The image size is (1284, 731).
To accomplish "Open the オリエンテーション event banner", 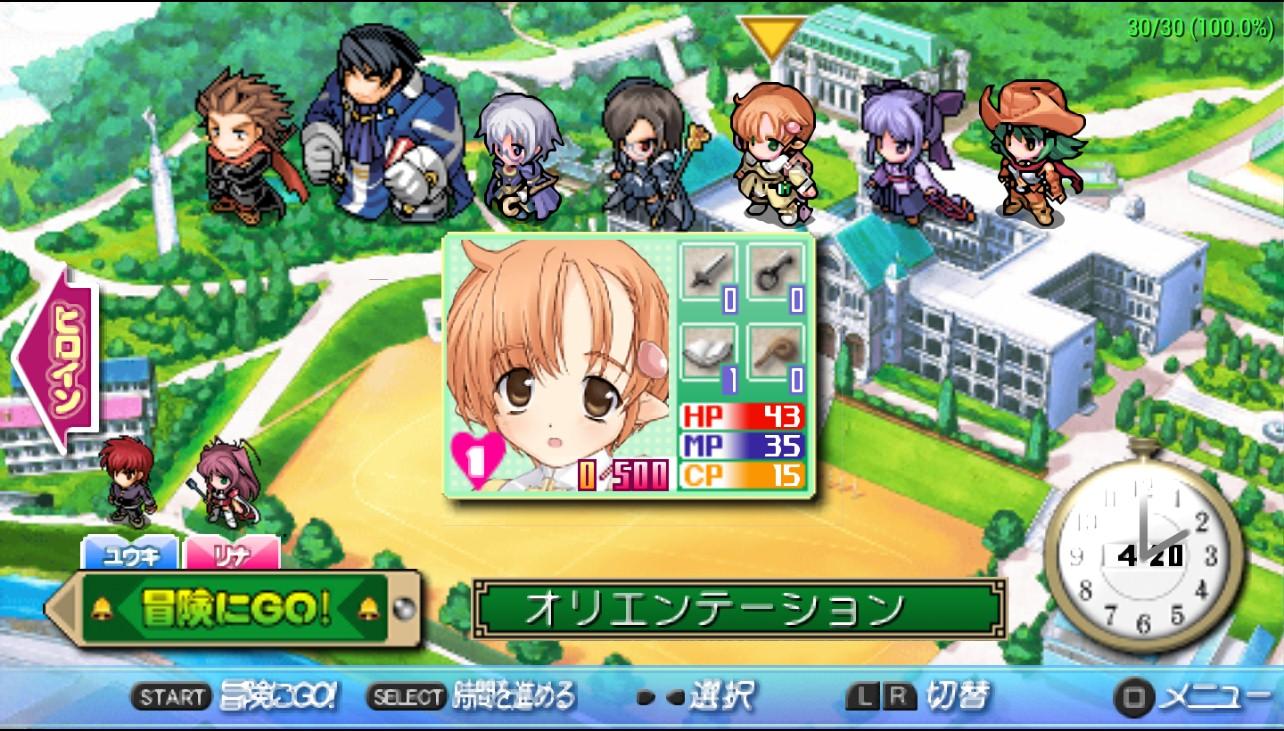I will (739, 607).
